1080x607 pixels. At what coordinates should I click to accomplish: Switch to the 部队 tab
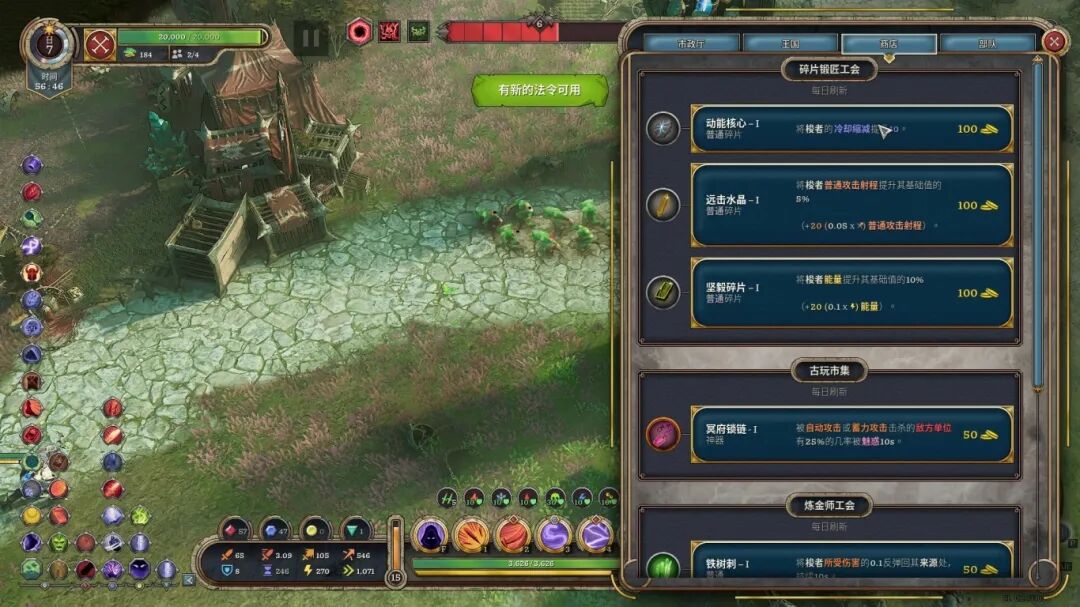click(987, 44)
